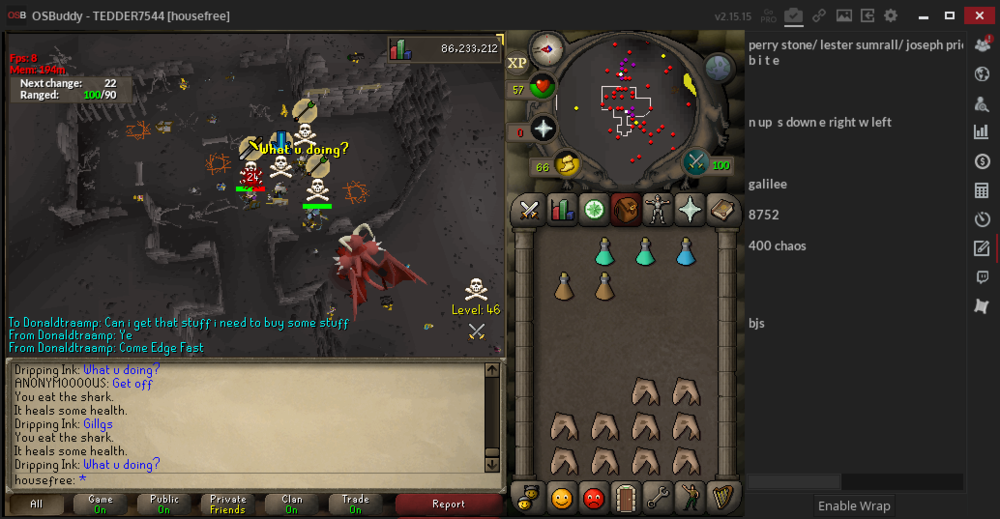This screenshot has width=1000, height=519.
Task: Open the Emotes tab
Action: 690,496
